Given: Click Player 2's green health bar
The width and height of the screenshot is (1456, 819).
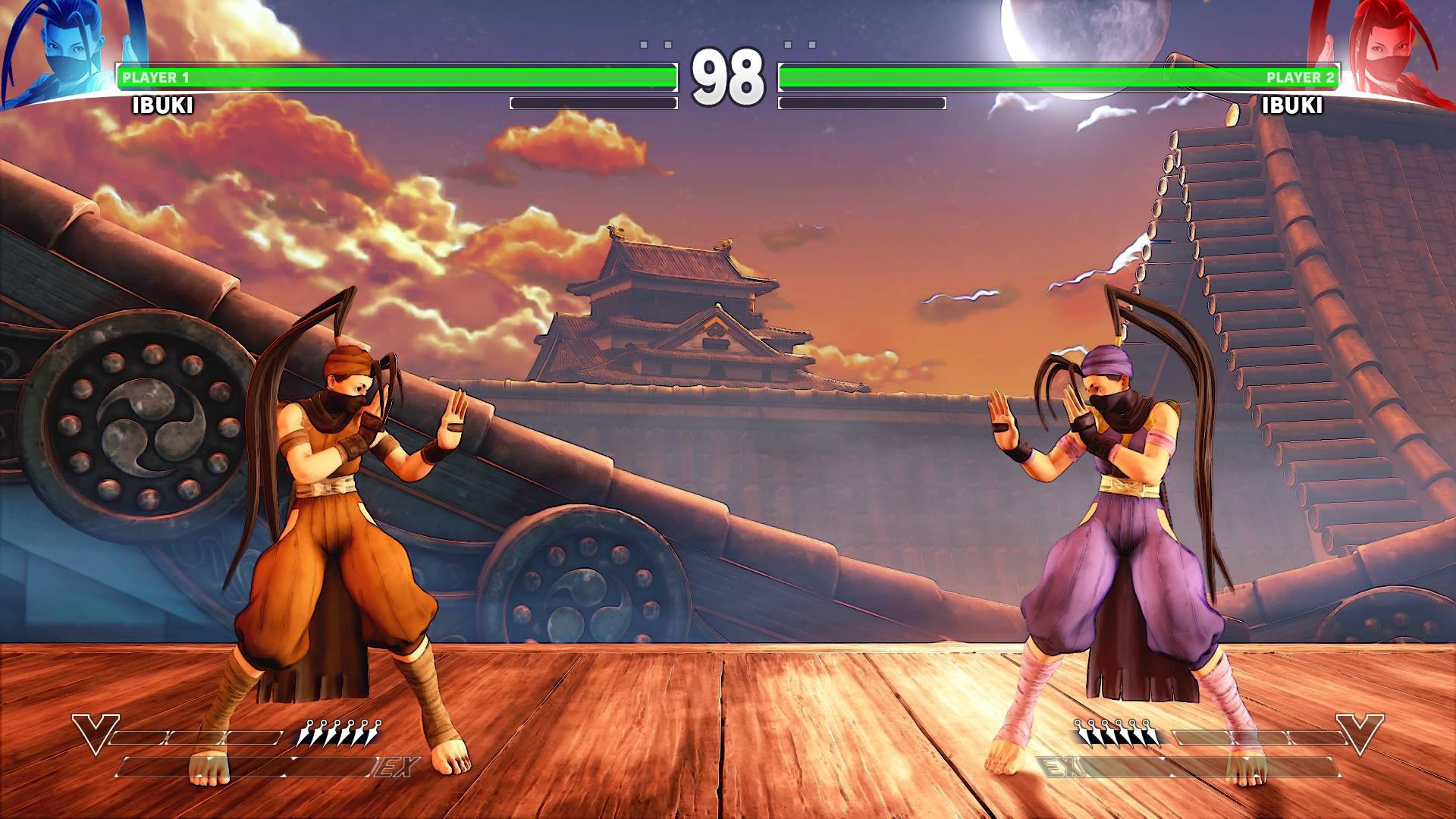Looking at the screenshot, I should (x=1062, y=75).
